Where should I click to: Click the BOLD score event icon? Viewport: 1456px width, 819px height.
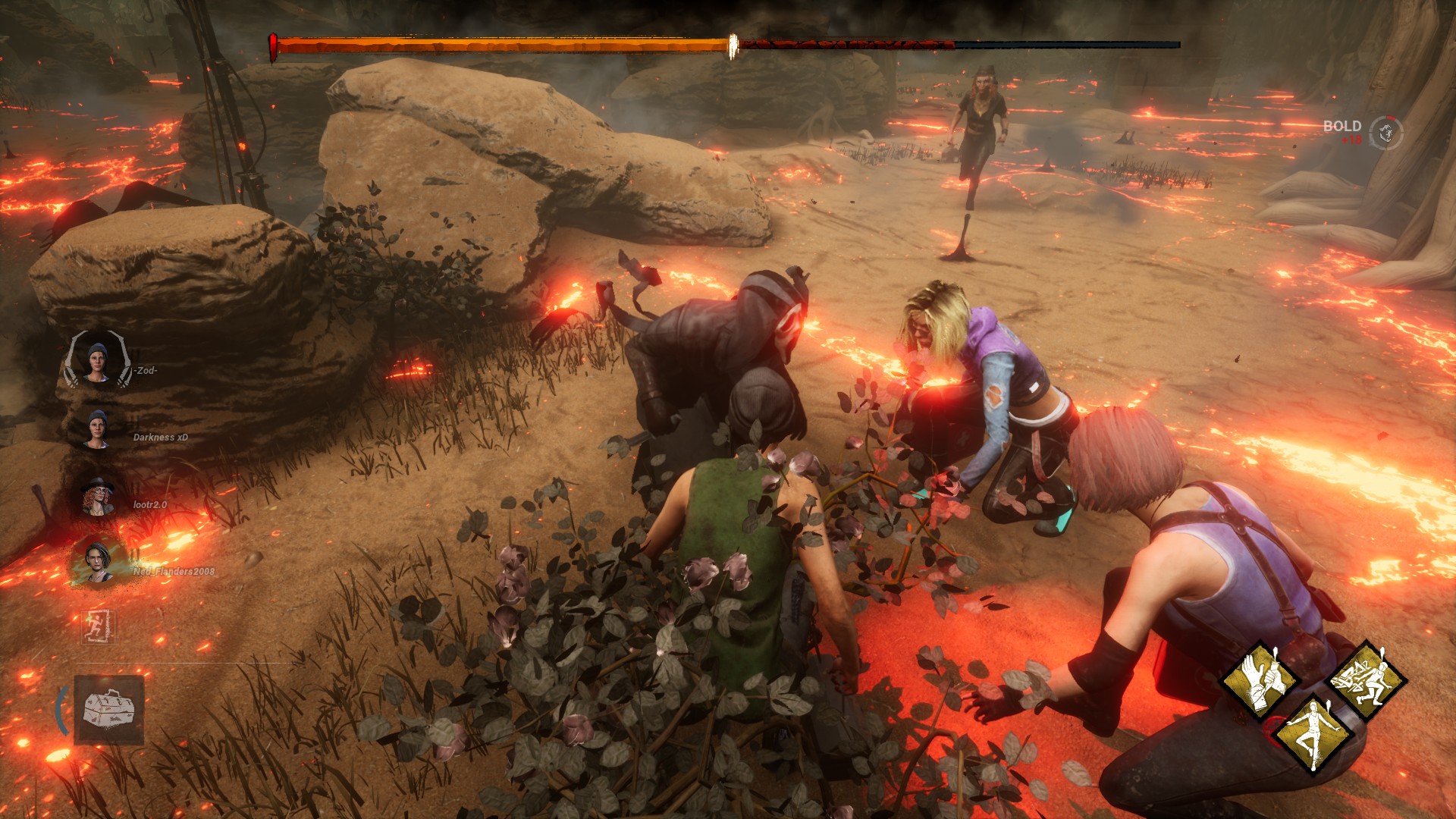tap(1385, 133)
